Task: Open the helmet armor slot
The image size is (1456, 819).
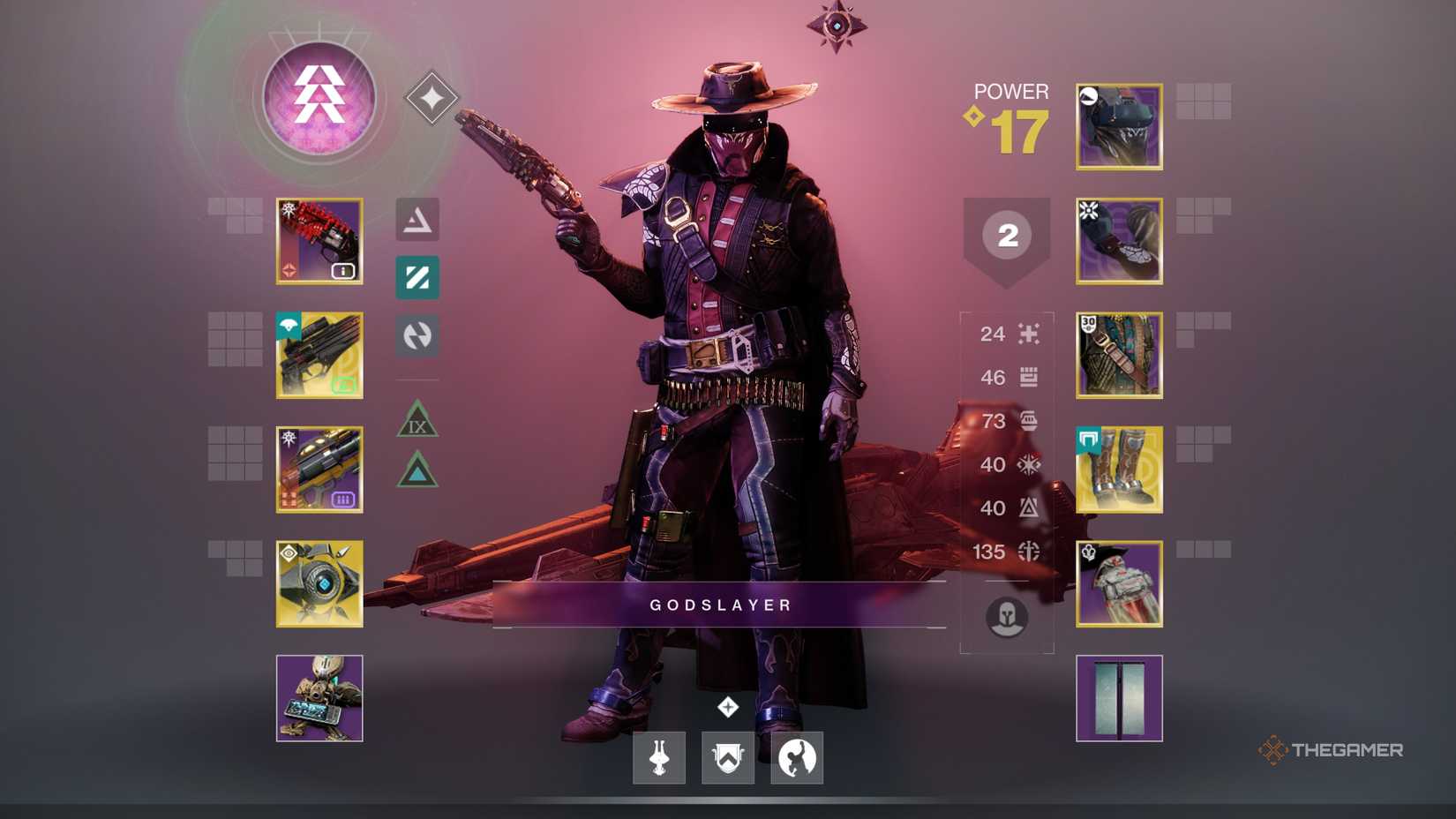Action: point(1119,125)
